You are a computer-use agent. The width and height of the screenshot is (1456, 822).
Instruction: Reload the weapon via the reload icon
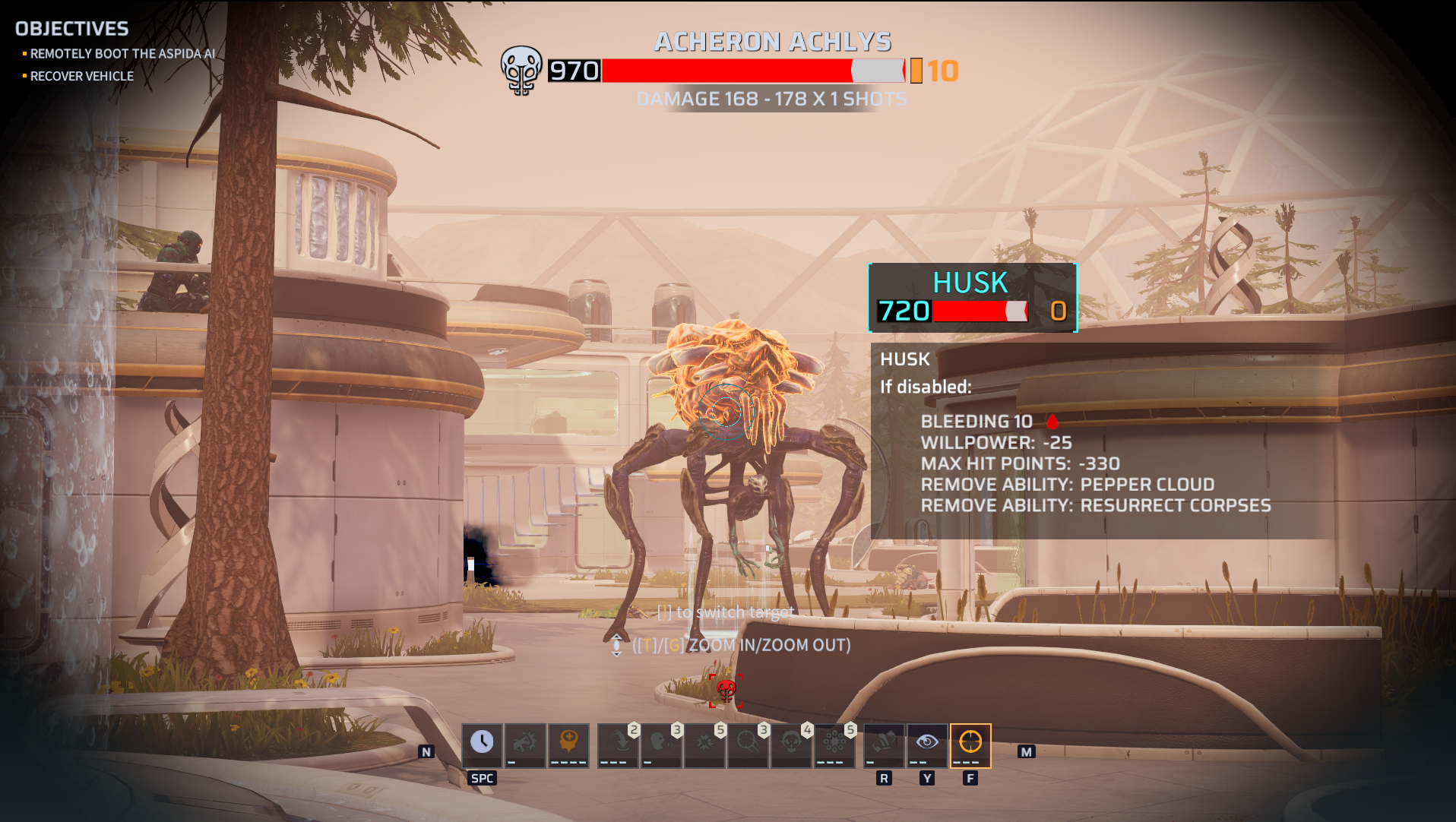pos(884,742)
